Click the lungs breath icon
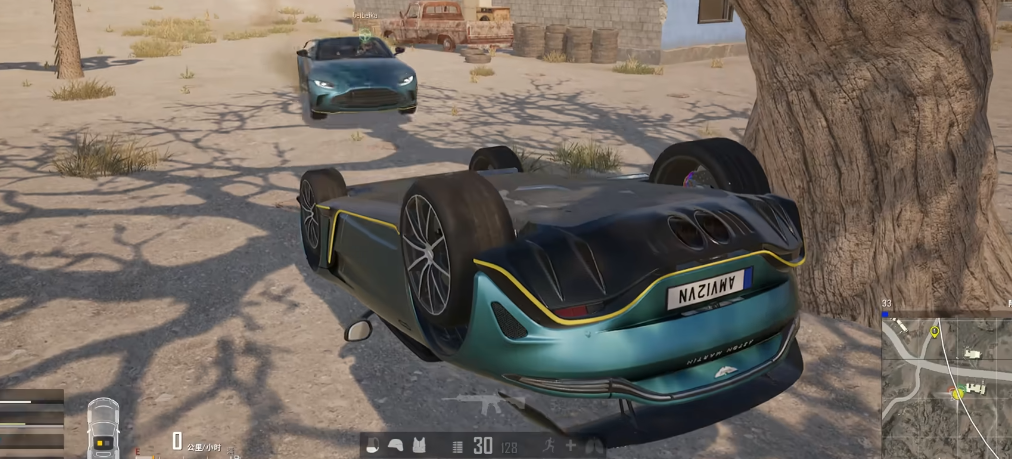The width and height of the screenshot is (1012, 459). coord(594,446)
